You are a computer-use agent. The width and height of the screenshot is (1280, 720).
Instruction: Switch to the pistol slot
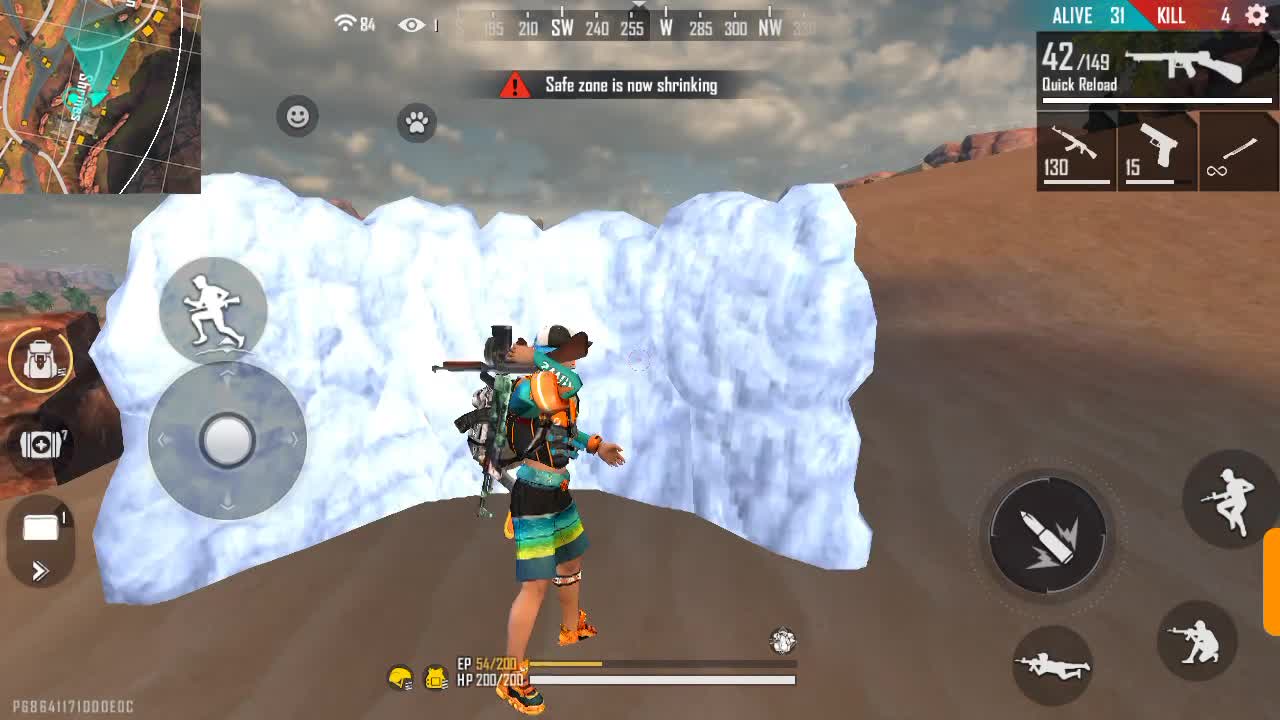[x=1157, y=151]
